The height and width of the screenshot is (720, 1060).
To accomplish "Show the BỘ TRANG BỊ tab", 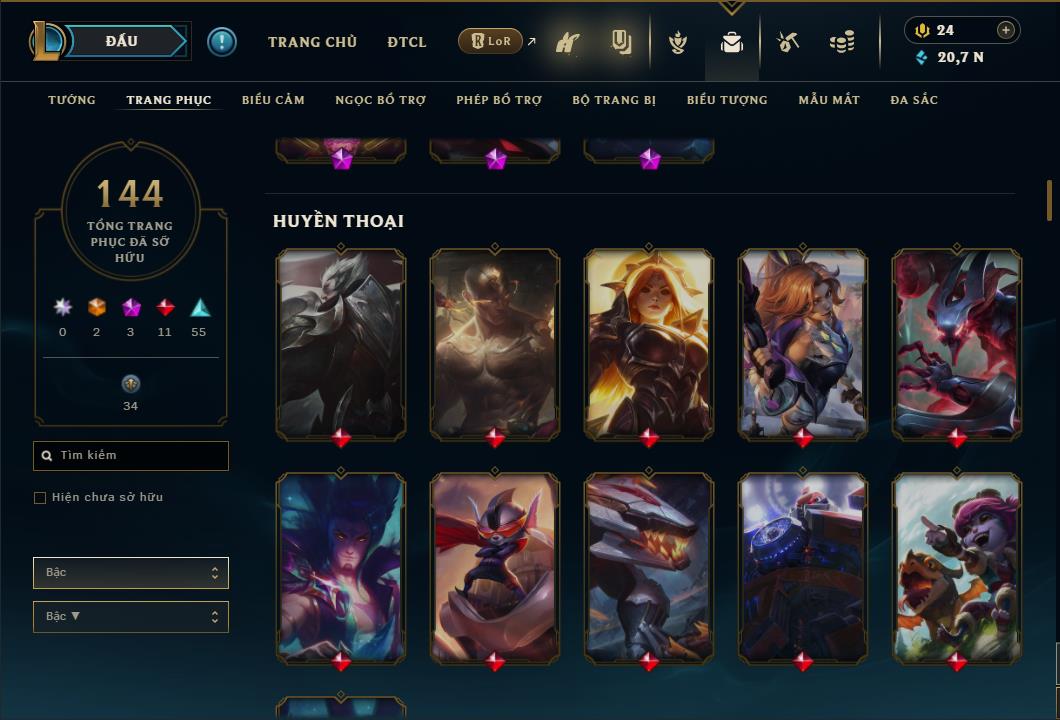I will [614, 100].
